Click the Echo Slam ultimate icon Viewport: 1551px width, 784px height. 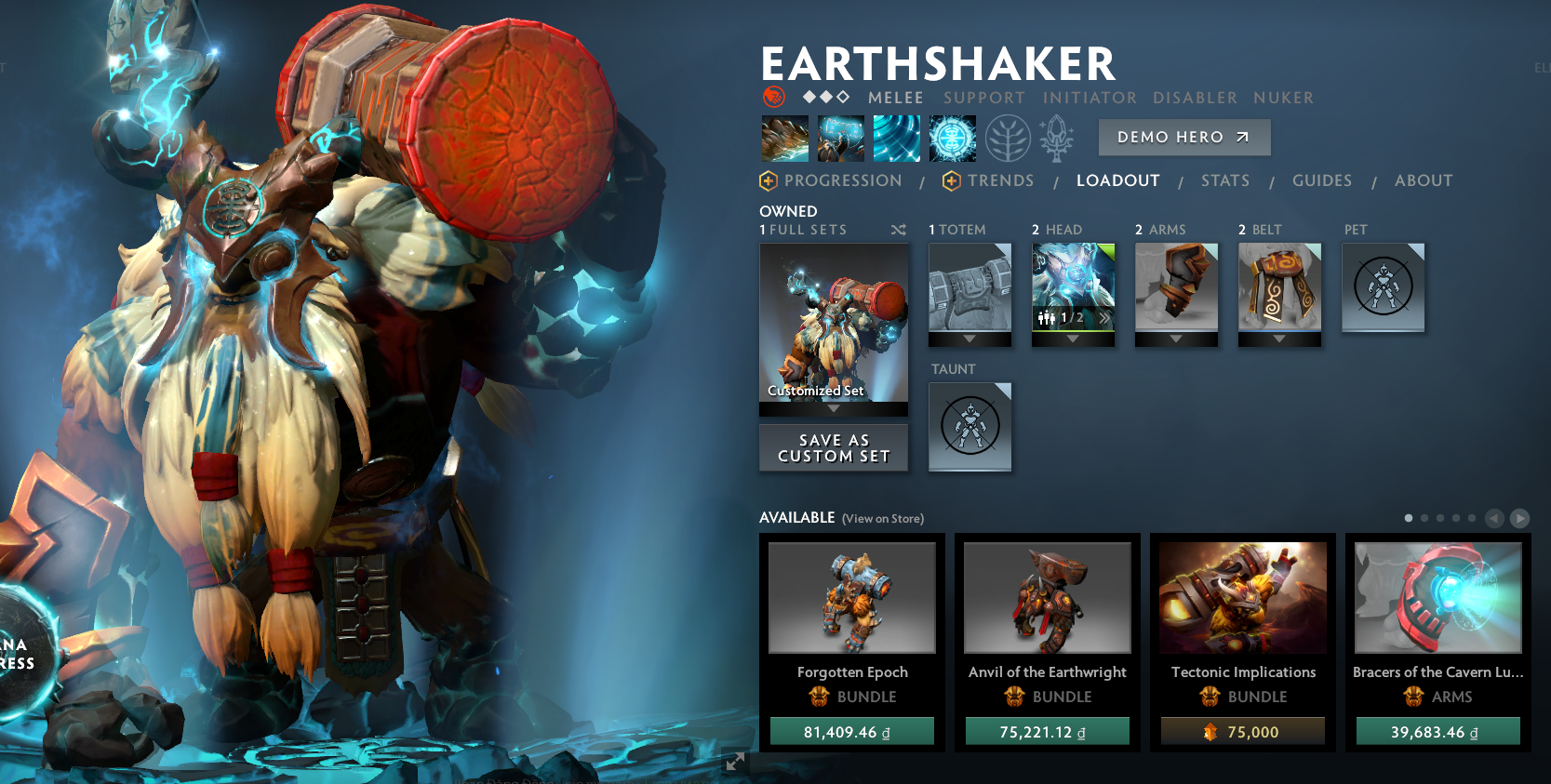951,138
